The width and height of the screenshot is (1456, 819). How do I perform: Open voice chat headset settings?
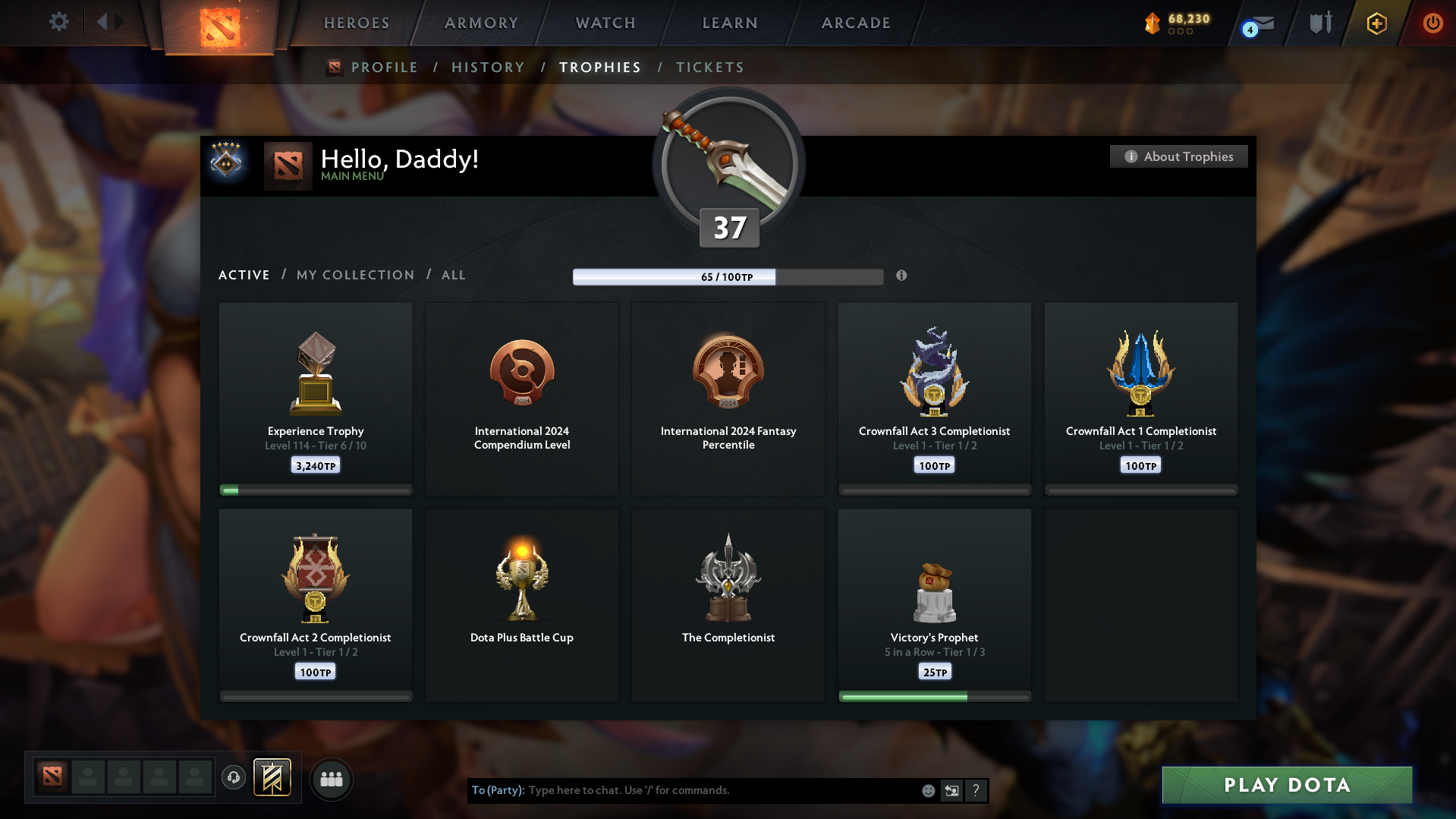click(x=234, y=778)
